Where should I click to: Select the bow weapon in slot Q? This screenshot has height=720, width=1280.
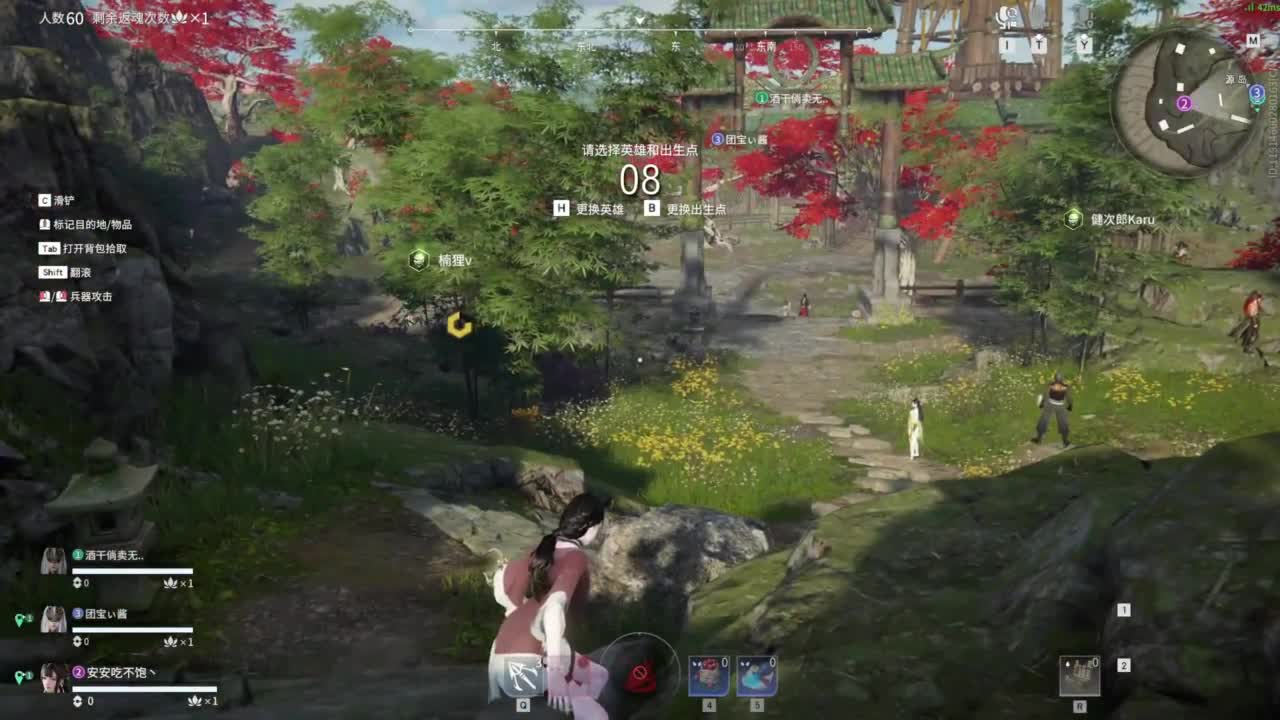point(525,675)
